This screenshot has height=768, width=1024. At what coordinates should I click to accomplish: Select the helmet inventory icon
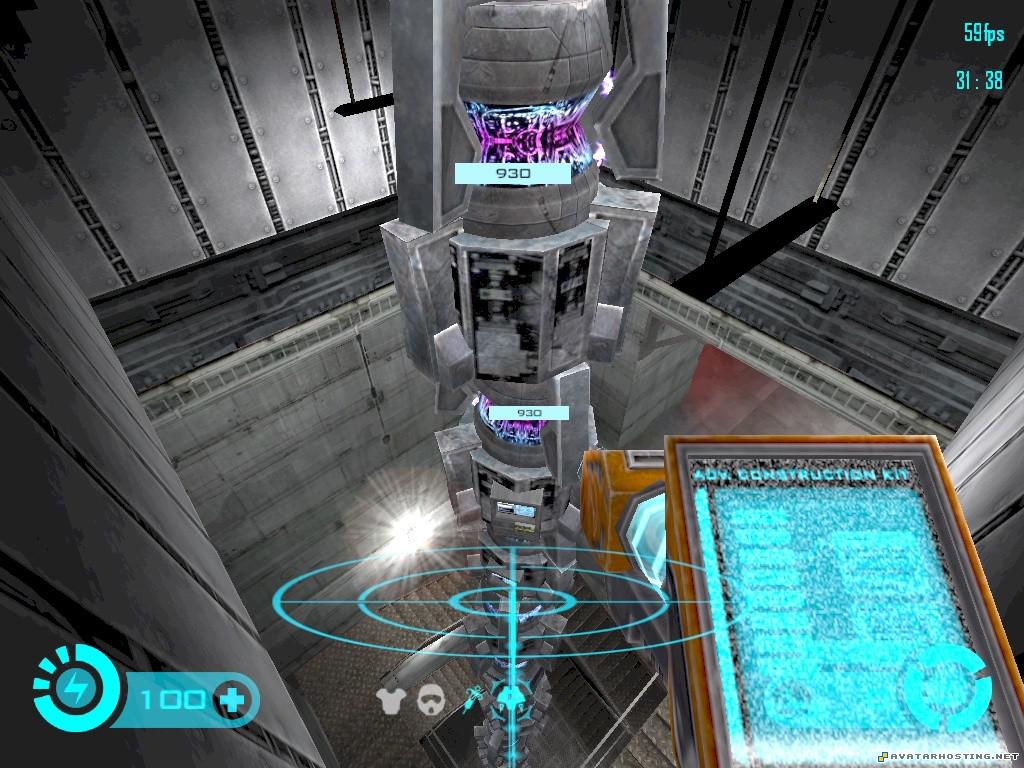[432, 700]
